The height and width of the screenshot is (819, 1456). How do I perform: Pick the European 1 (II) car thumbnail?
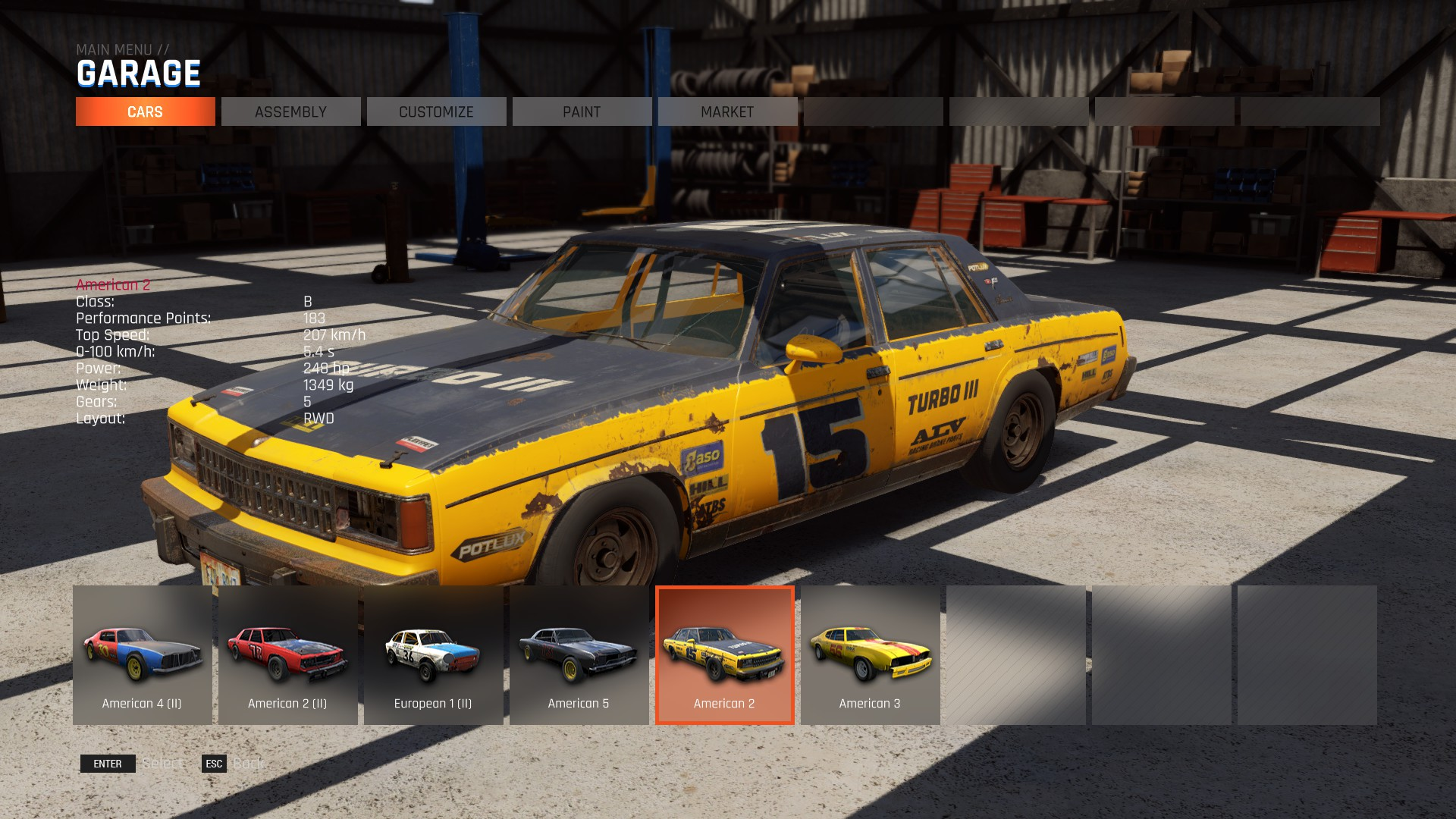[x=434, y=655]
